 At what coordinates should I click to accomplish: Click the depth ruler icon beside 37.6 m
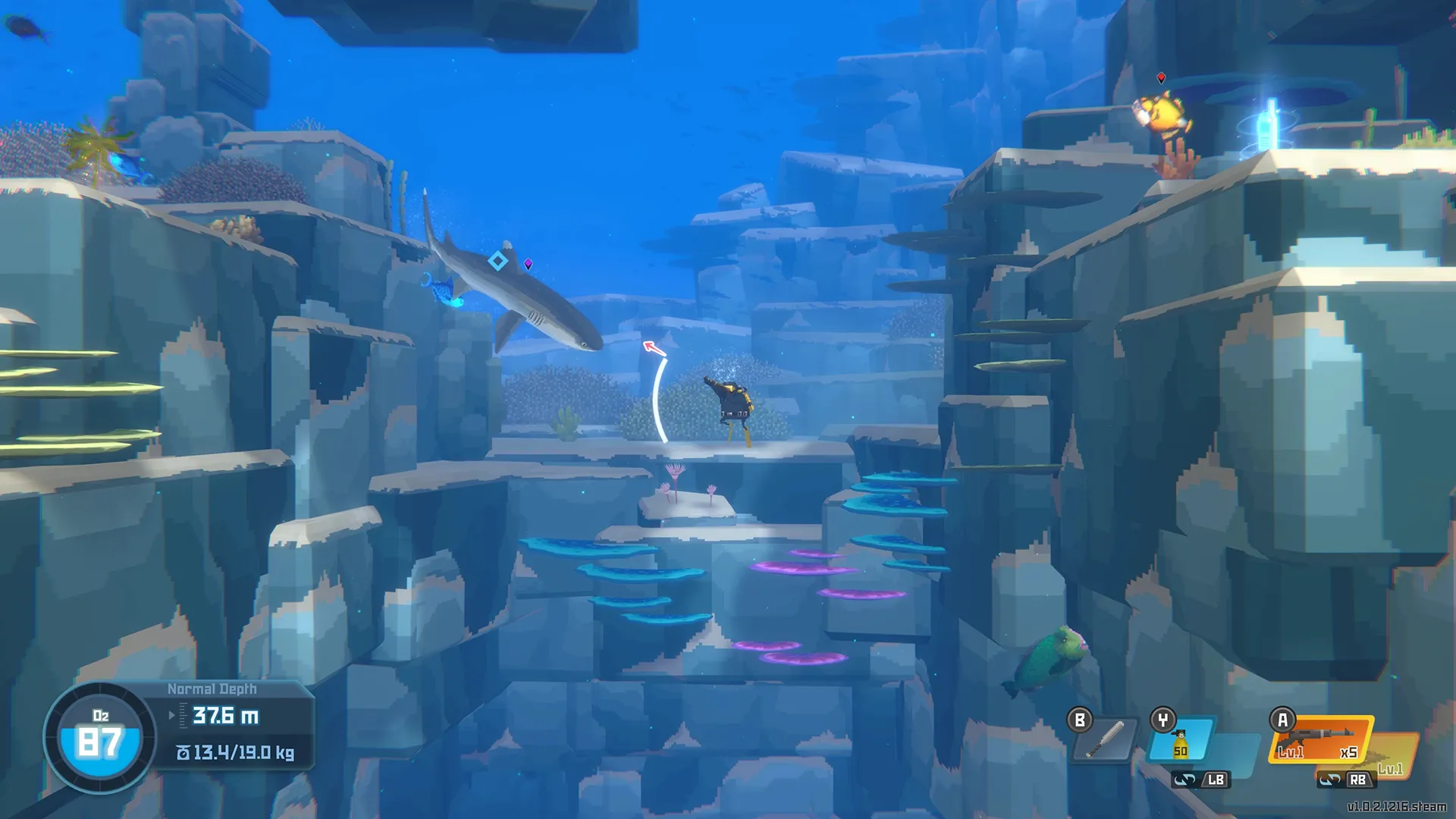(183, 715)
